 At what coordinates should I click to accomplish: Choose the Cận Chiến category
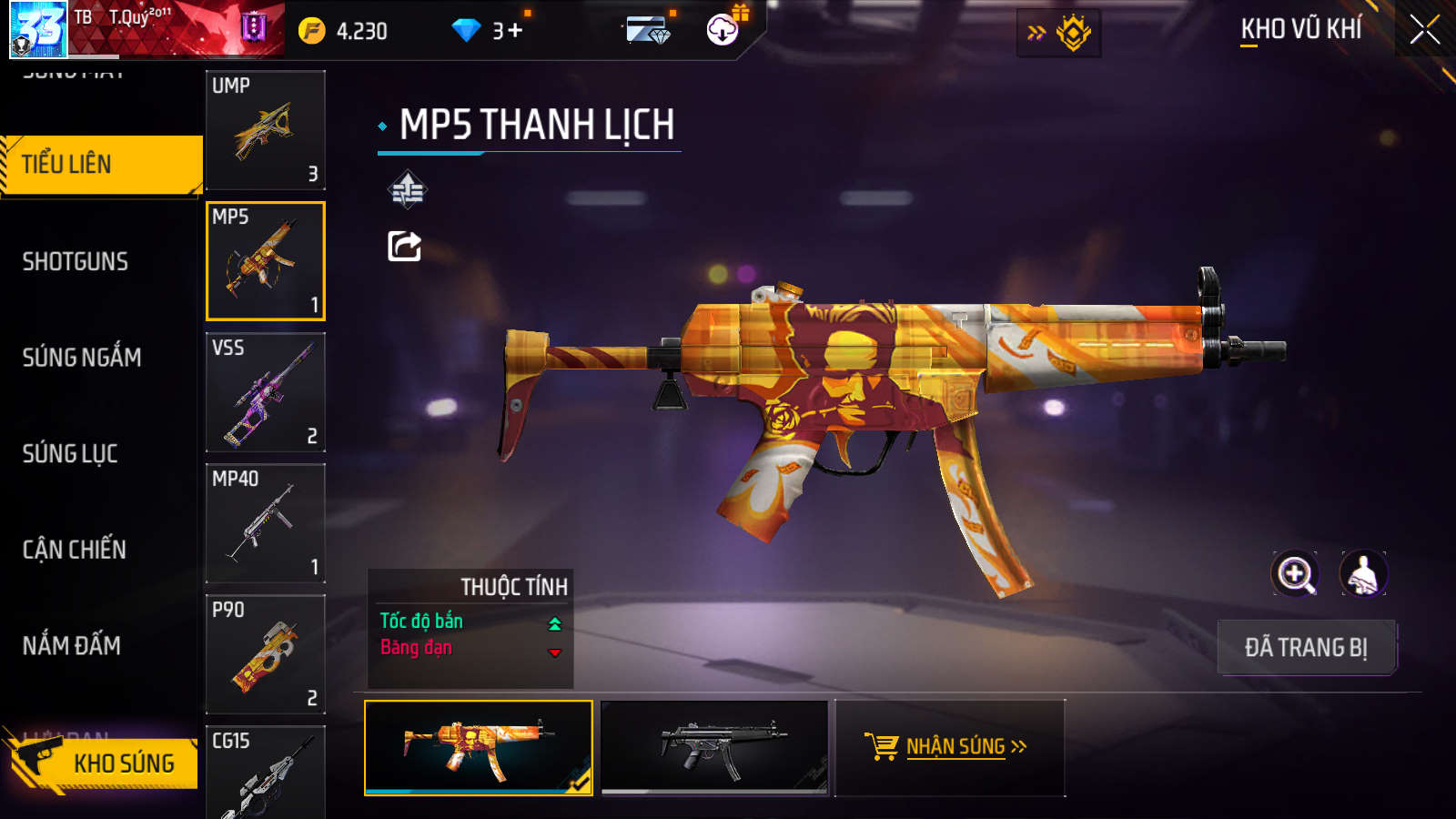click(75, 550)
